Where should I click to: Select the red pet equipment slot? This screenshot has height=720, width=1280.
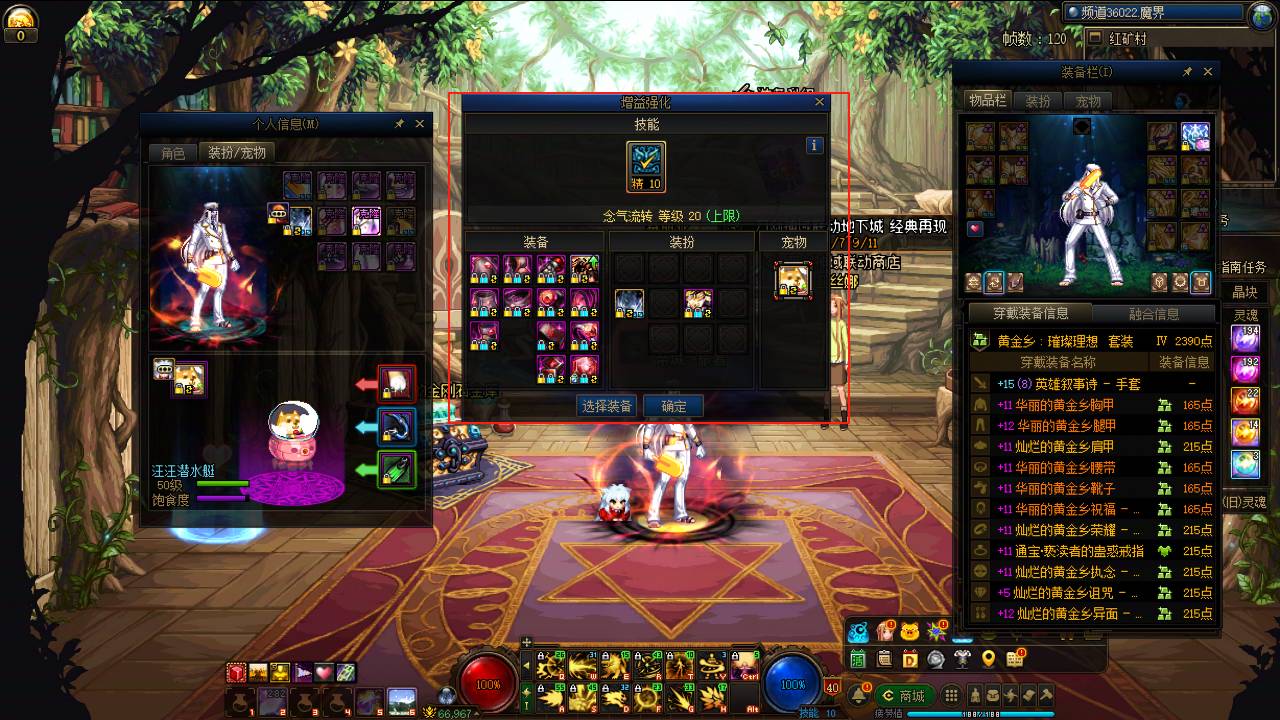pos(397,384)
